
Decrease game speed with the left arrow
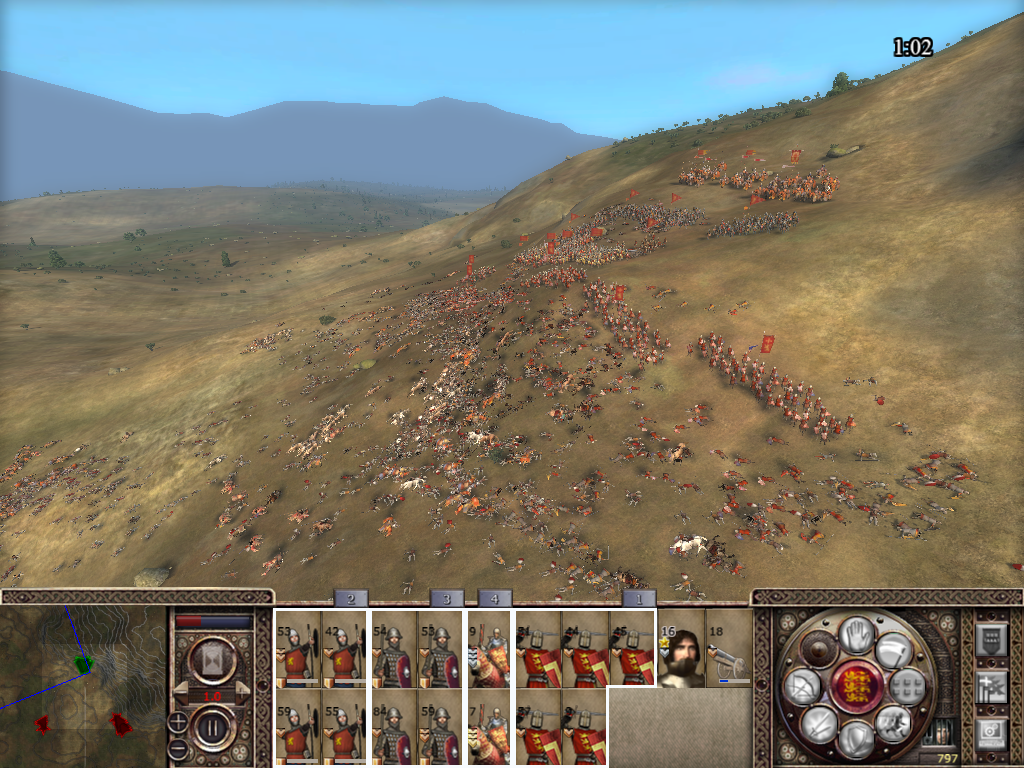click(x=182, y=691)
